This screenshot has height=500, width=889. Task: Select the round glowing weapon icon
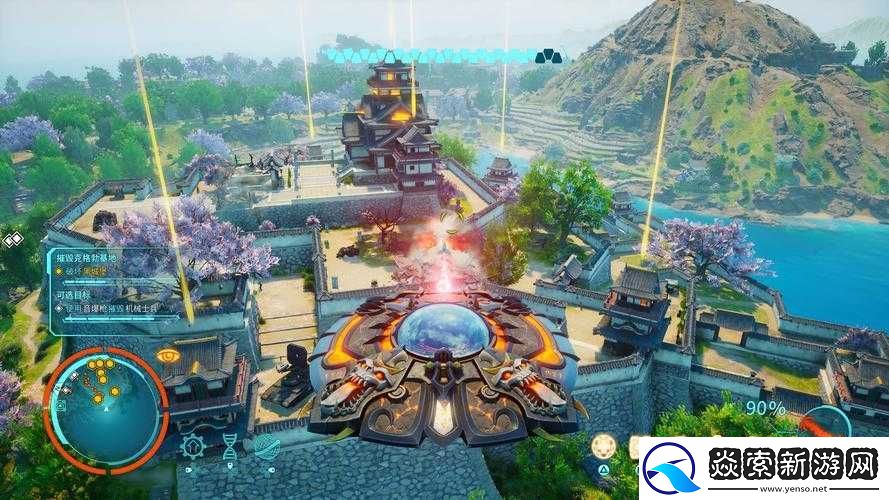click(603, 446)
